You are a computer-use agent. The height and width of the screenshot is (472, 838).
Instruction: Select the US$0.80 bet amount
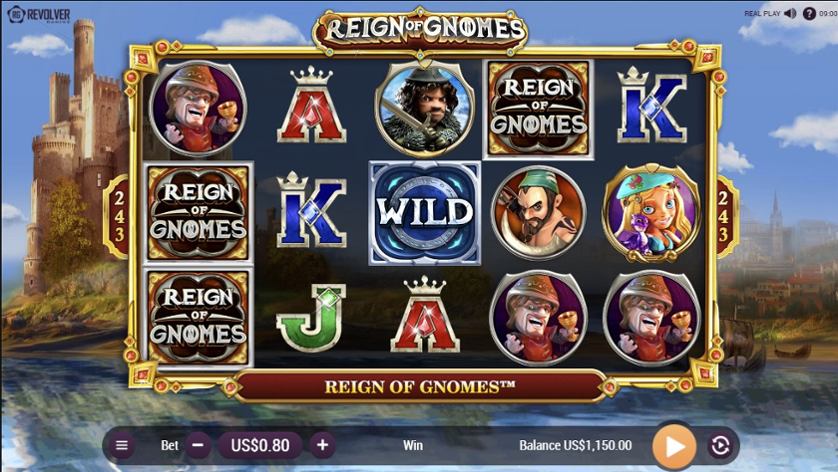260,445
